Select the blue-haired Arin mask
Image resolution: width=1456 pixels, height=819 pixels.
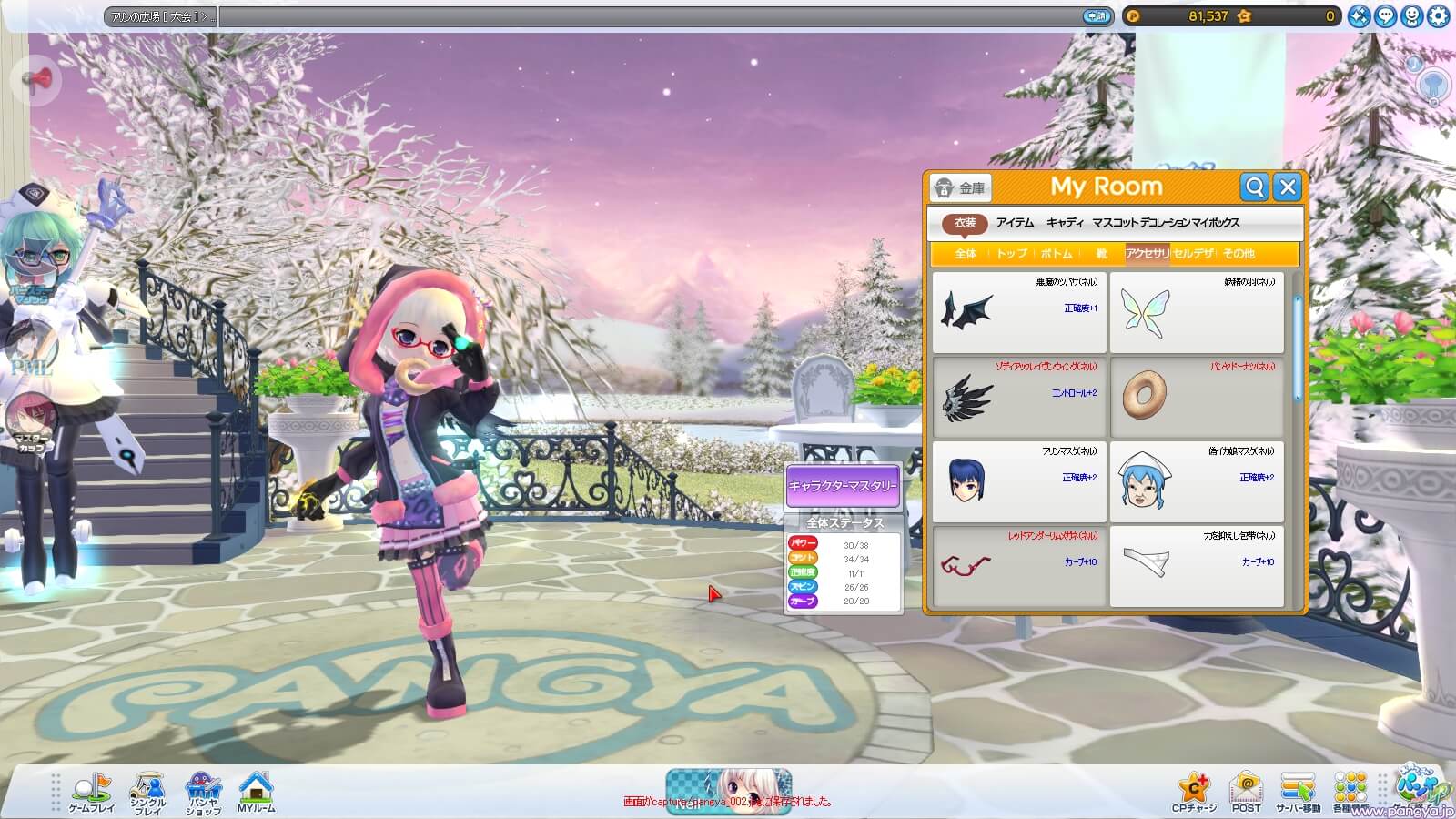tap(1019, 481)
